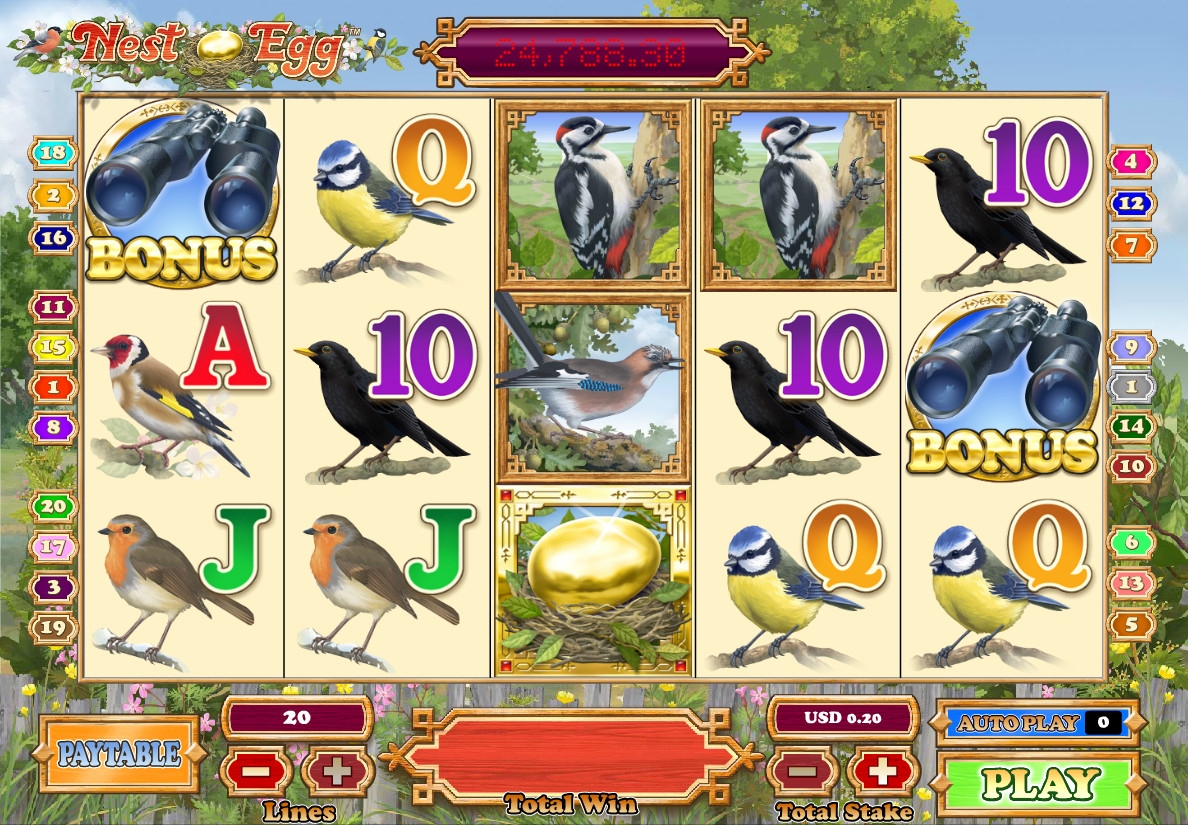
Task: Select payline marker 5
Action: (1131, 625)
